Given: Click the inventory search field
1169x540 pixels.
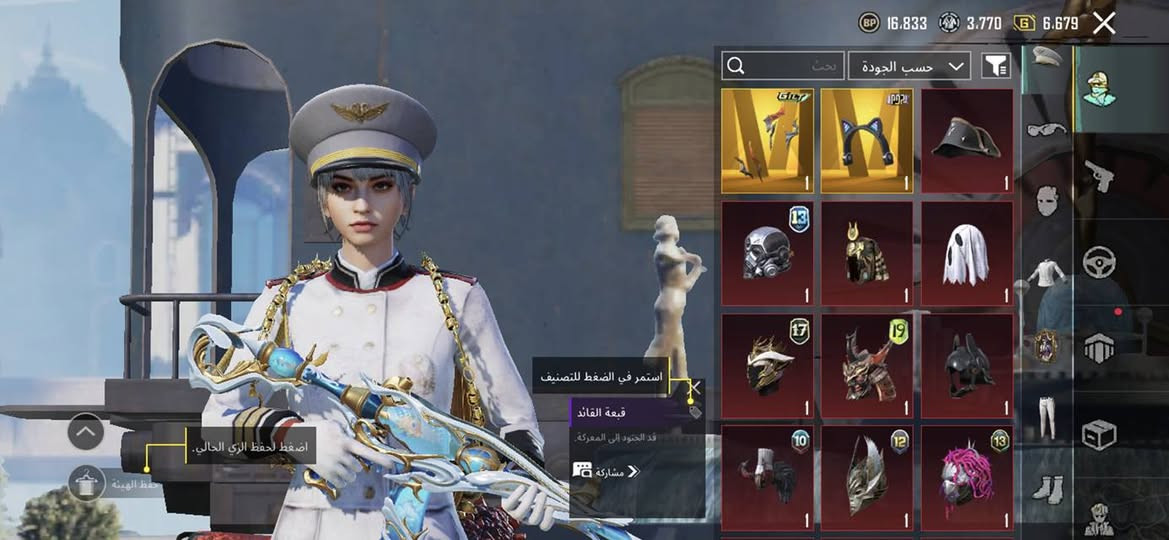Looking at the screenshot, I should point(783,66).
